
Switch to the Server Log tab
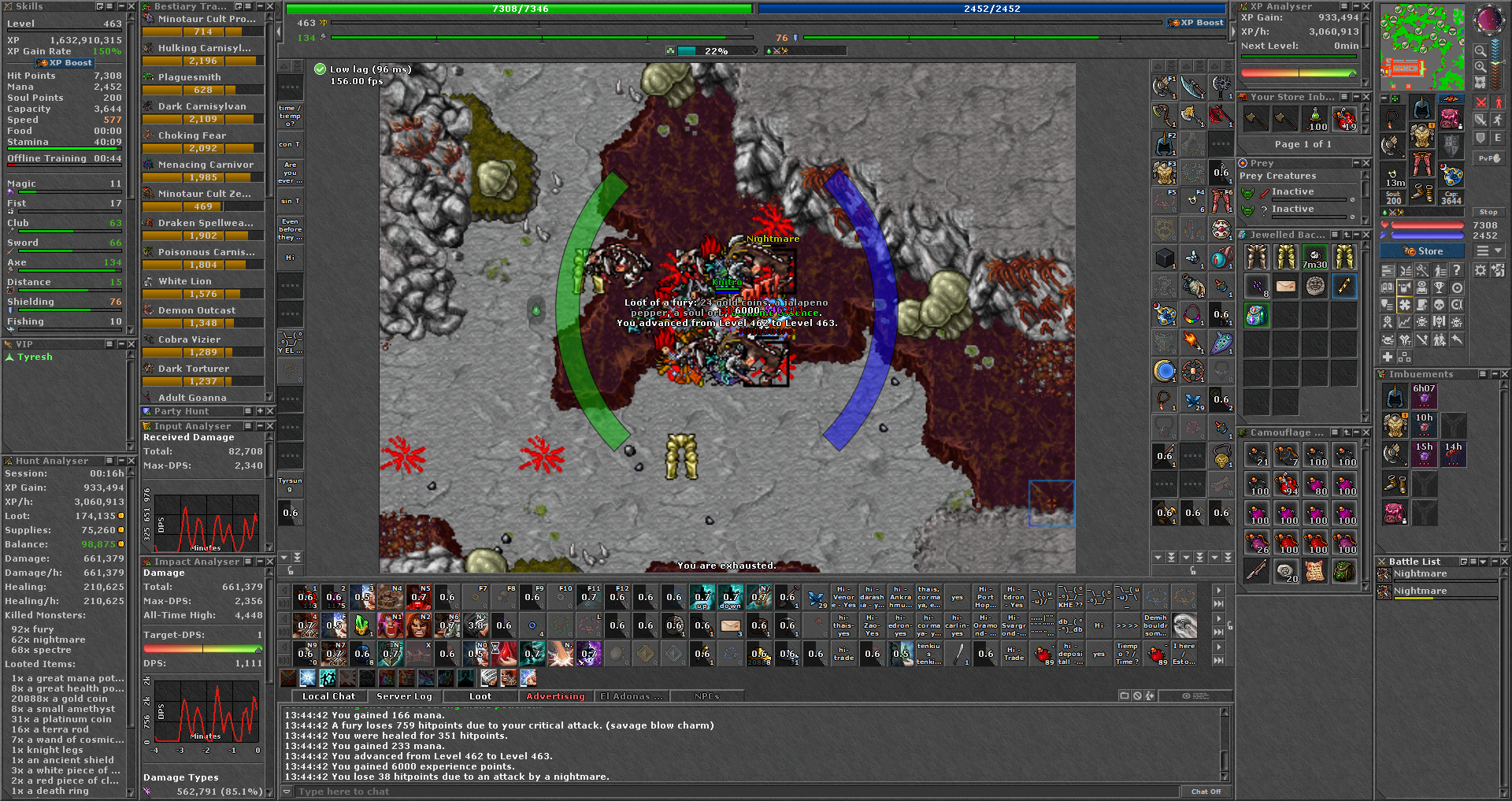coord(404,696)
